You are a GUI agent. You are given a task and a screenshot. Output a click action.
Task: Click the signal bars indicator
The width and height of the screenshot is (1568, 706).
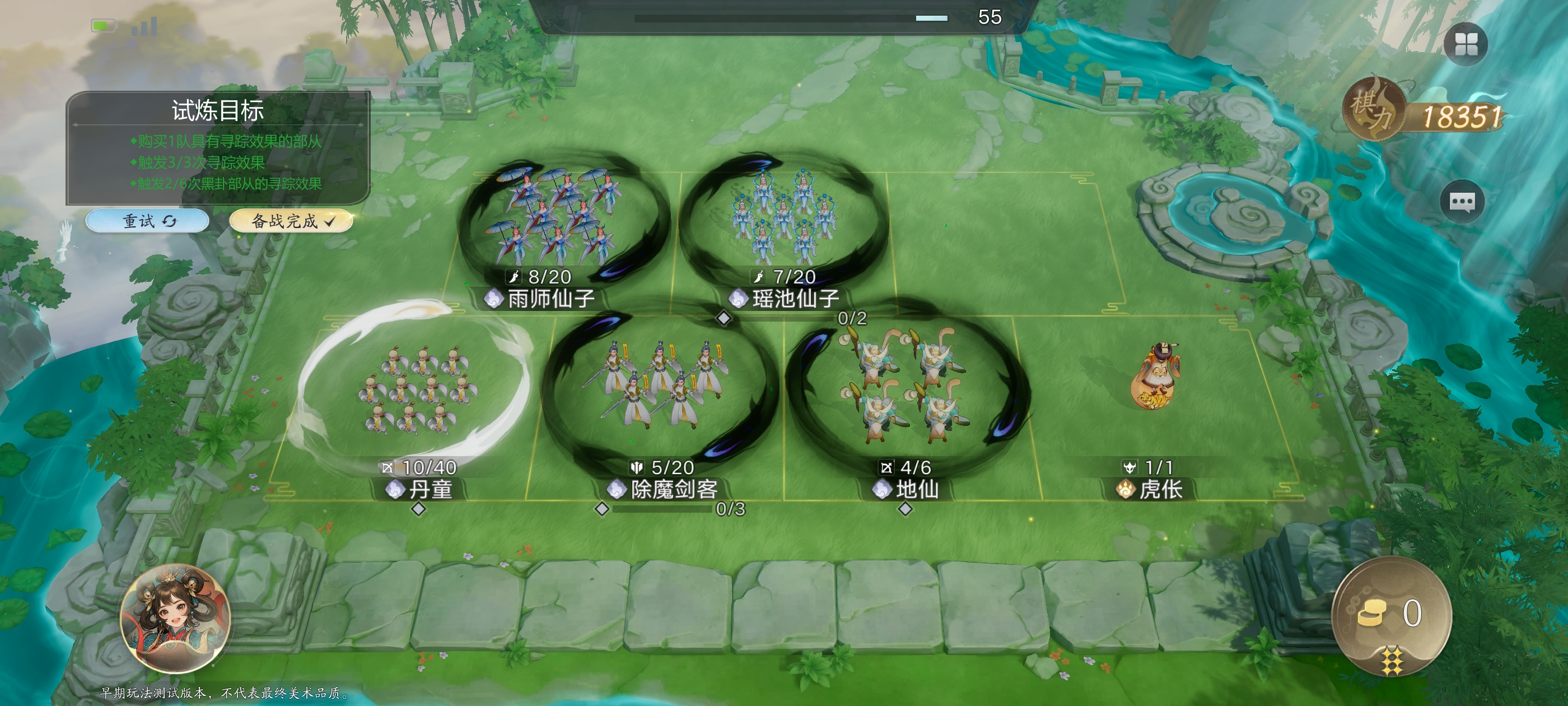(x=146, y=27)
